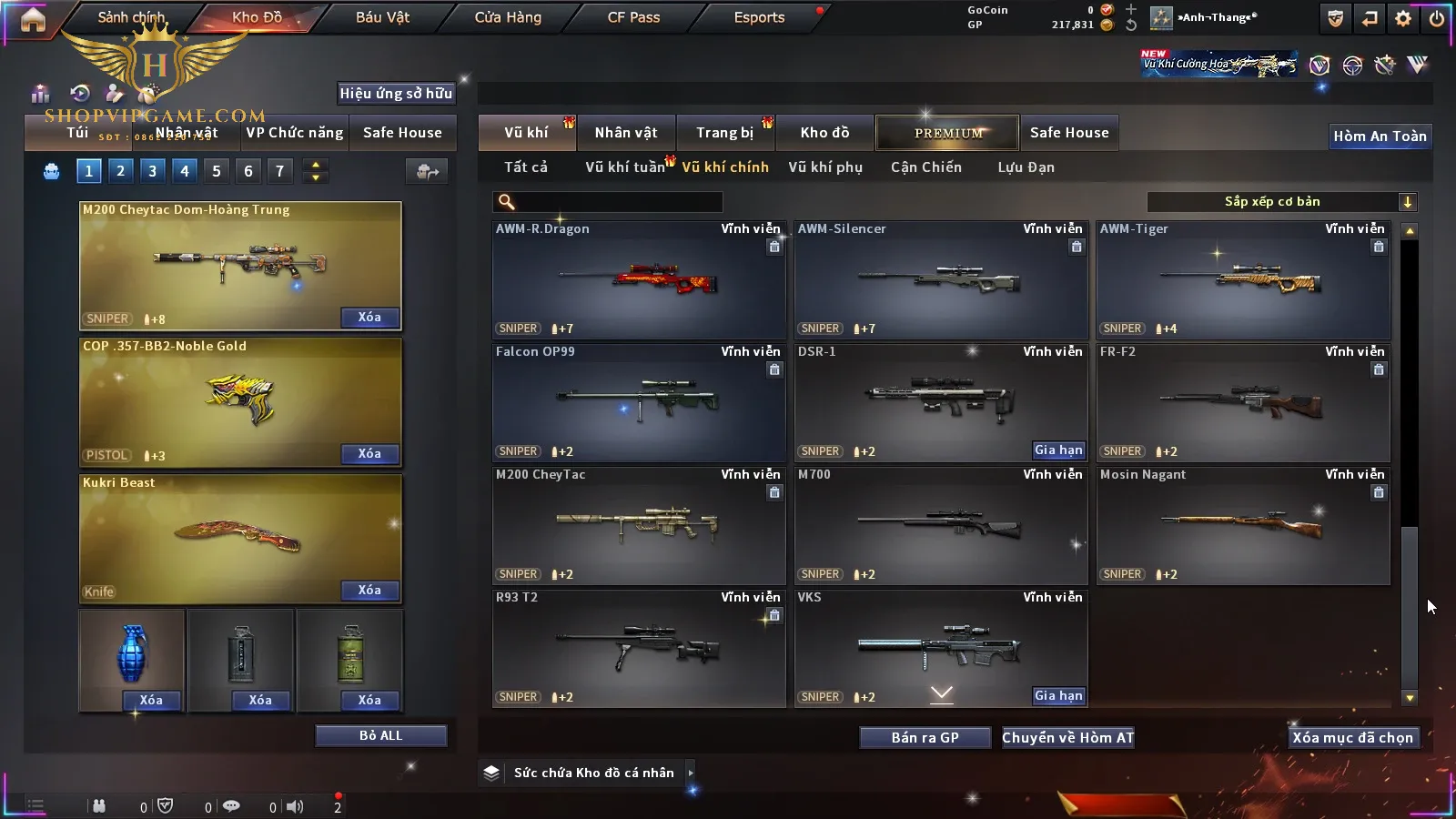
Task: Open Hòm An Toàn safe box
Action: [x=1380, y=136]
